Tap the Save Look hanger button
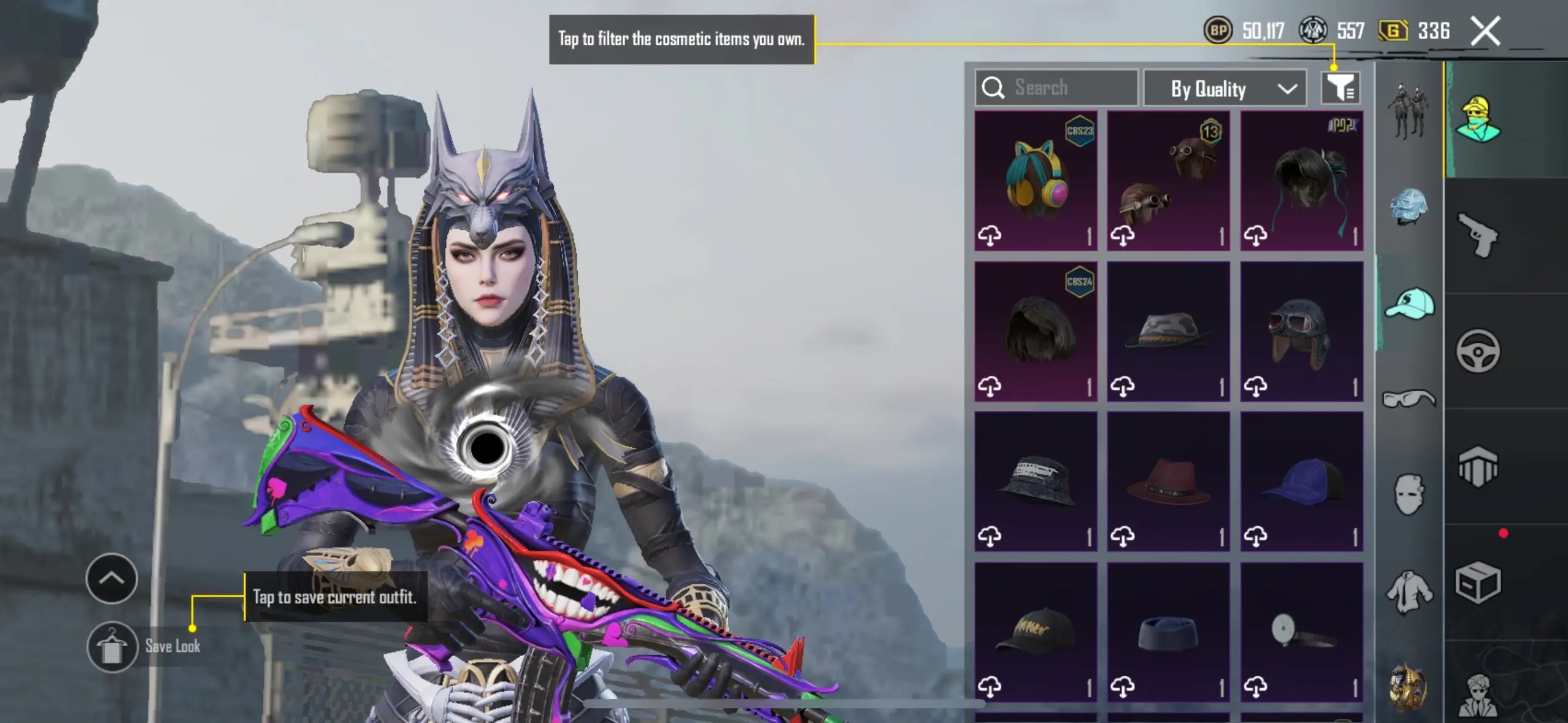The height and width of the screenshot is (723, 1568). click(112, 647)
